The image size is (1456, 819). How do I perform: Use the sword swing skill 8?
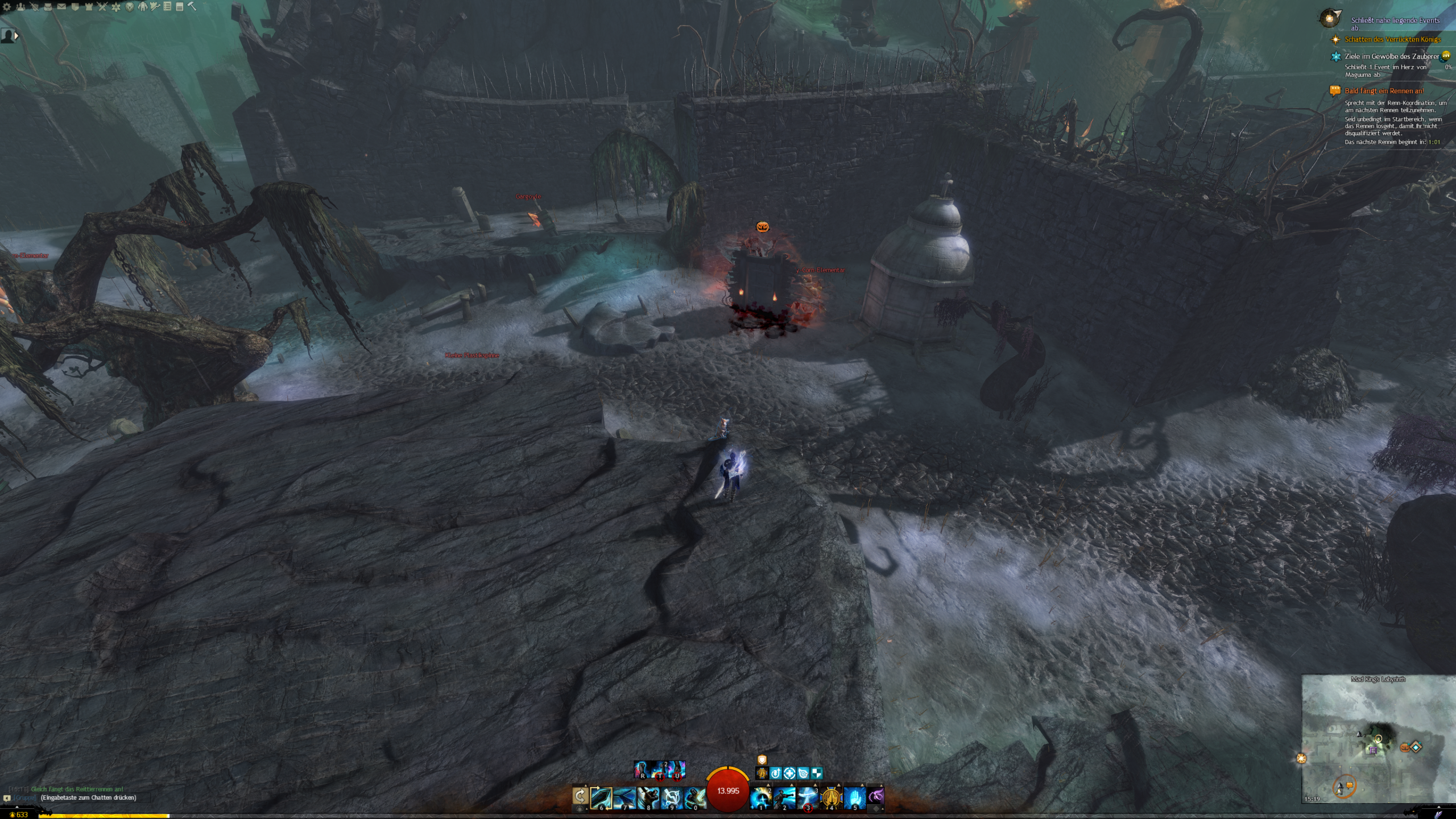coord(648,797)
